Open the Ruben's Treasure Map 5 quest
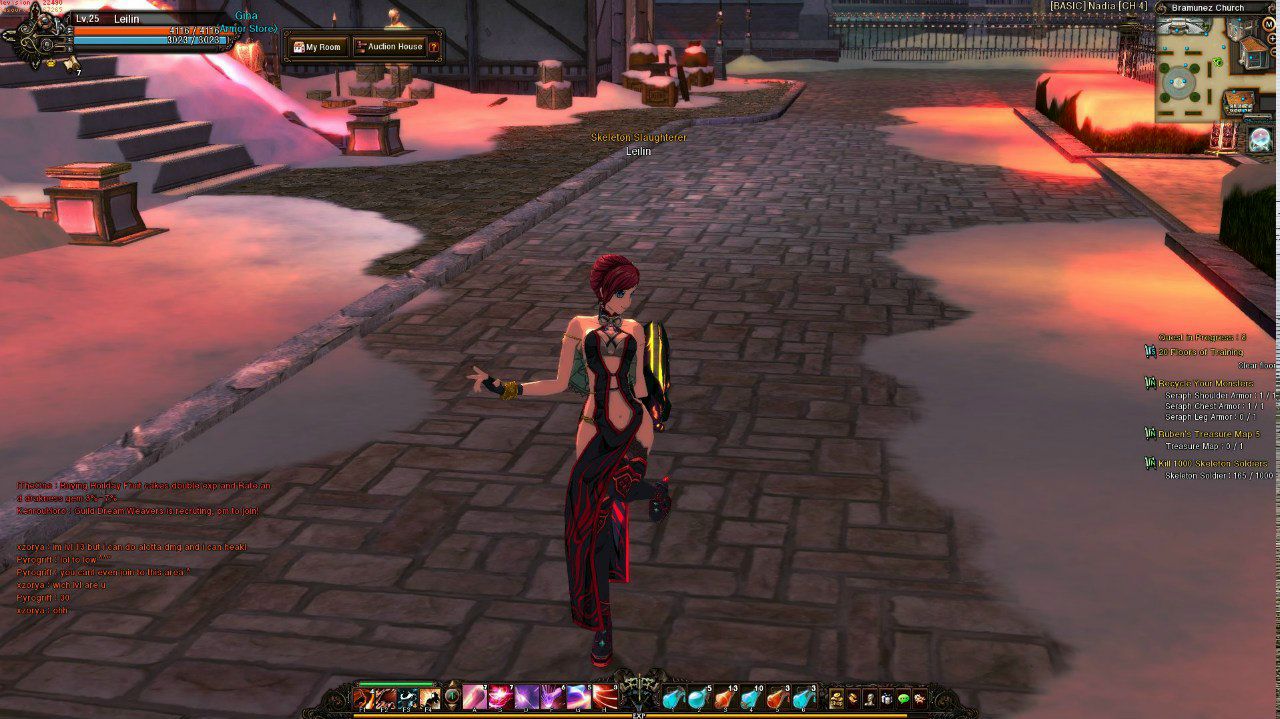The height and width of the screenshot is (719, 1280). click(1209, 434)
